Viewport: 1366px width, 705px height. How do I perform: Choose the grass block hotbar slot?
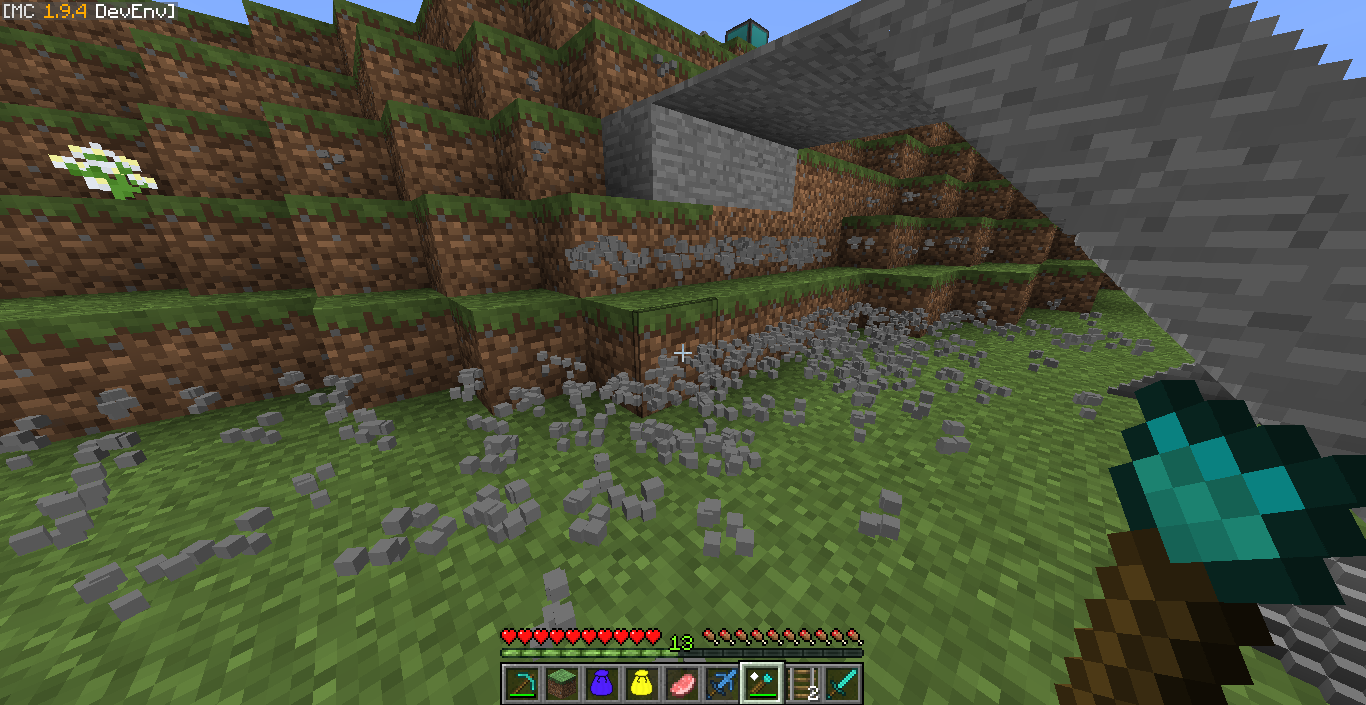click(x=561, y=683)
